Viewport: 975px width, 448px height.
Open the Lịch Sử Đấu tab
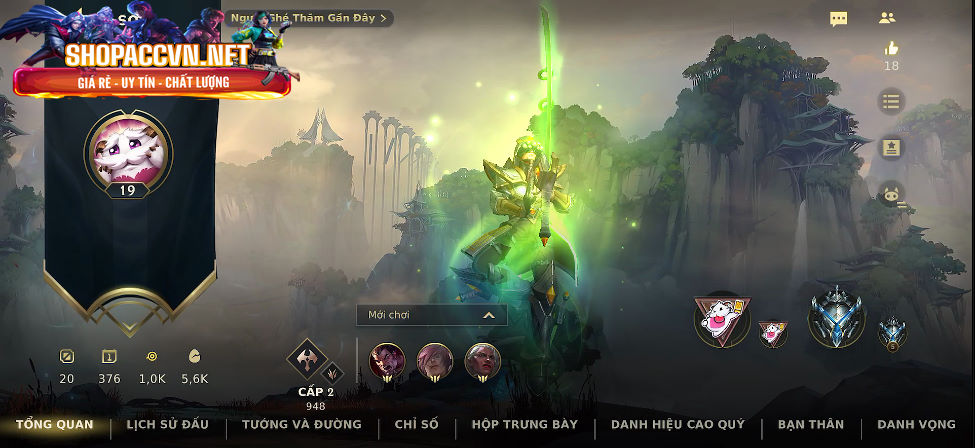pyautogui.click(x=167, y=425)
